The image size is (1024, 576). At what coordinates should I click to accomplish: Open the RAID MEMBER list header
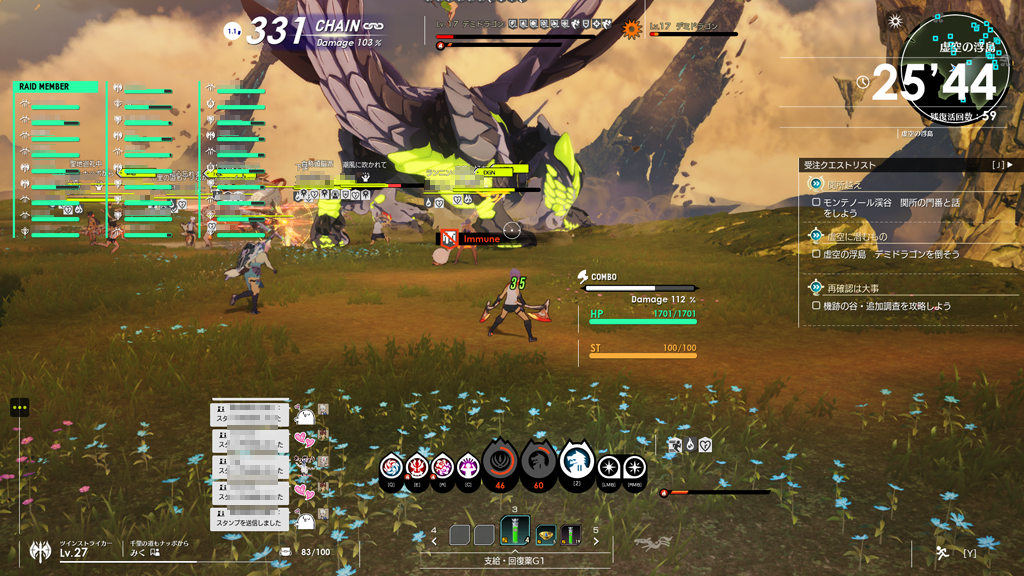click(57, 87)
